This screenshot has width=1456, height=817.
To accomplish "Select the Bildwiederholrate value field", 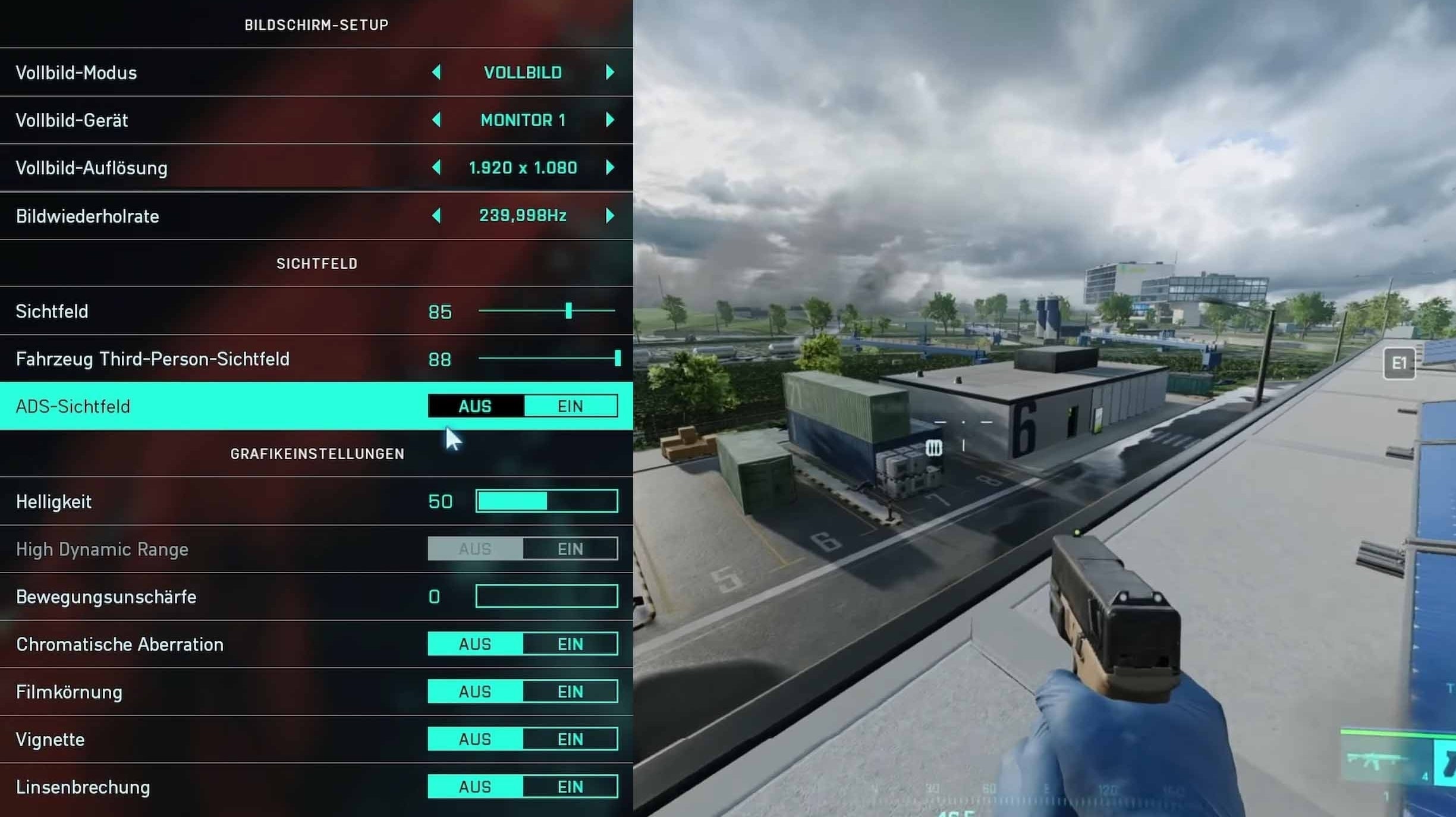I will click(523, 215).
